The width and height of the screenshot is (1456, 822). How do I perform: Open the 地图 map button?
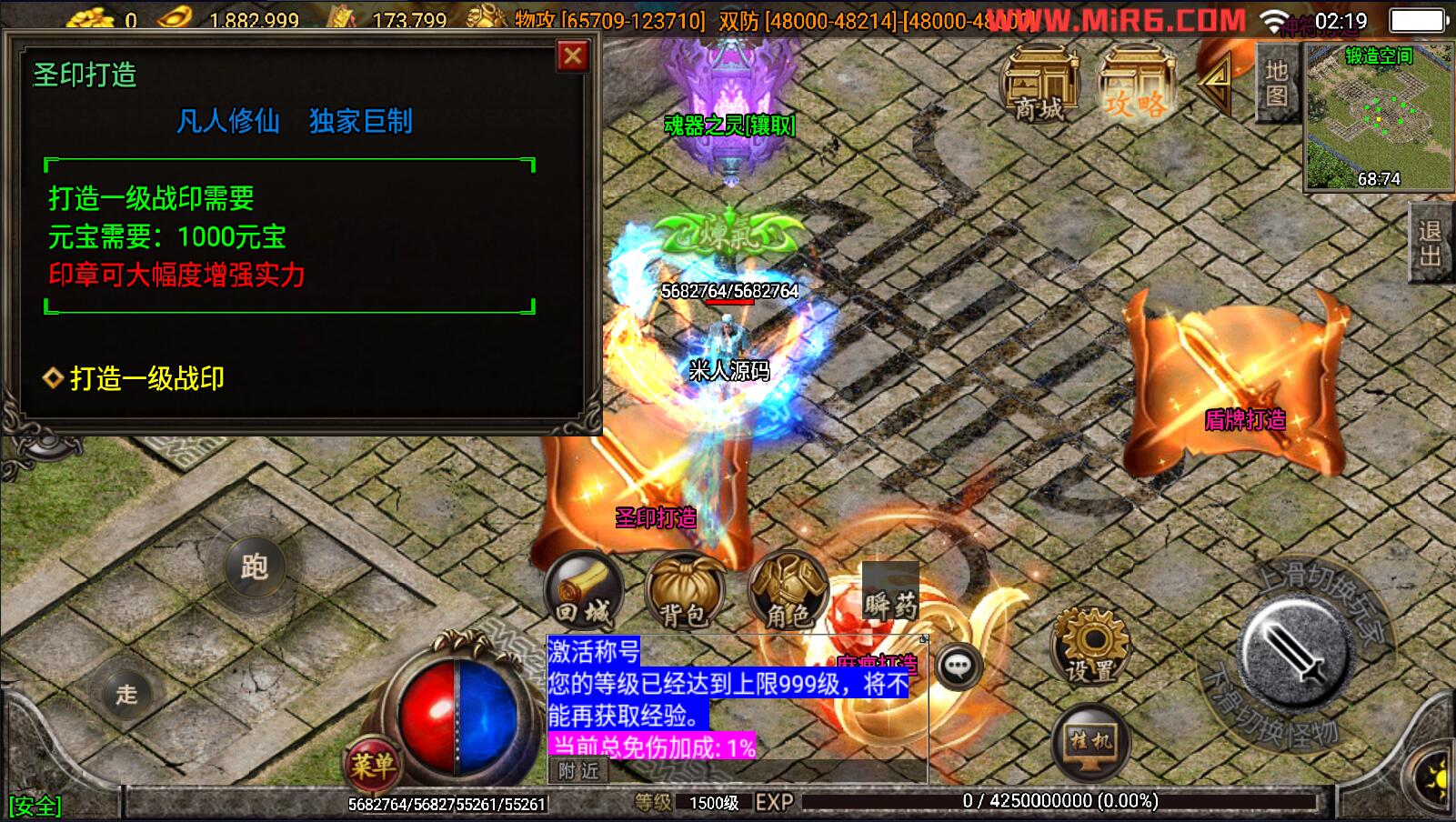click(x=1276, y=83)
